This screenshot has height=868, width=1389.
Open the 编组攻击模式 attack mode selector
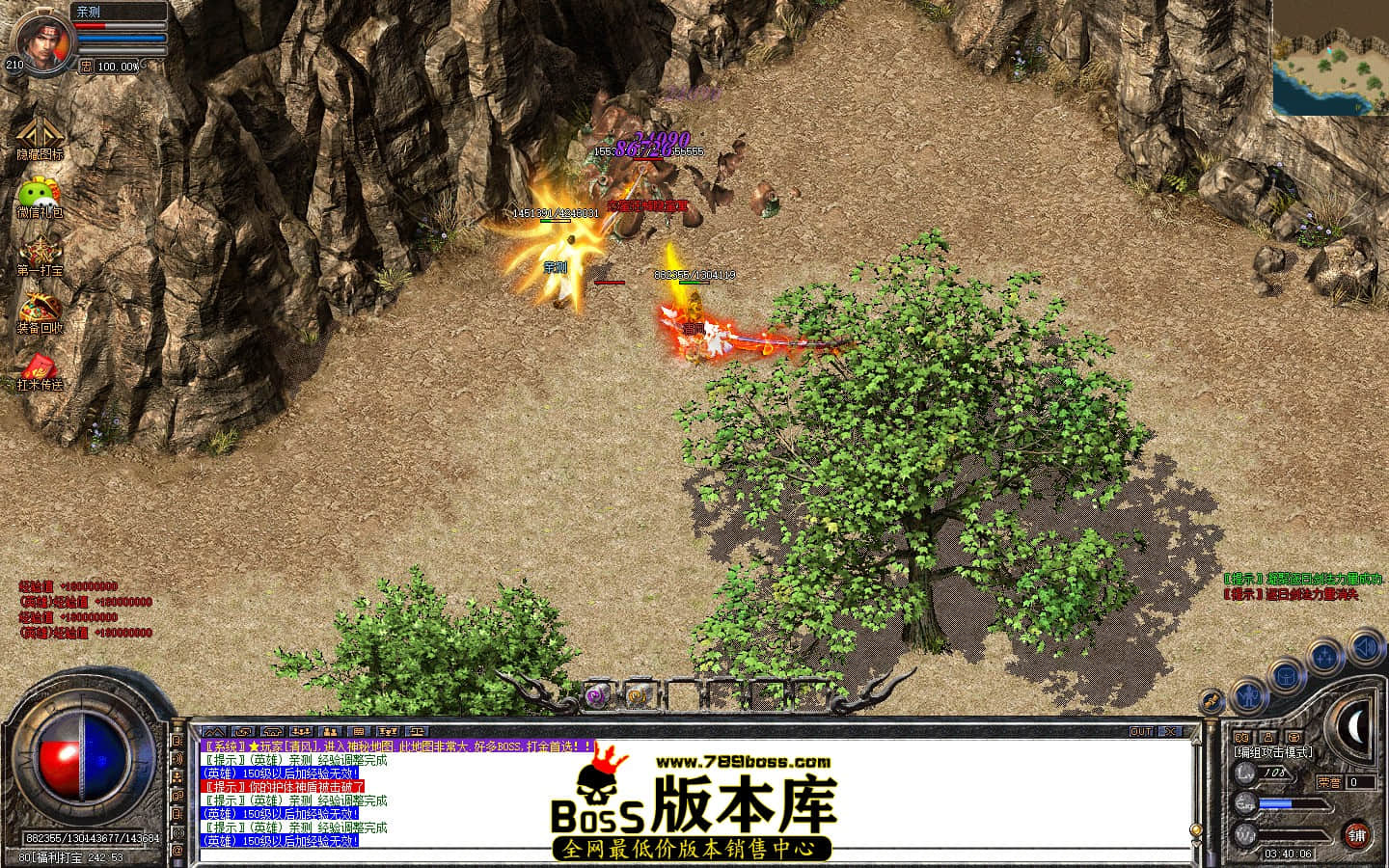(x=1271, y=752)
